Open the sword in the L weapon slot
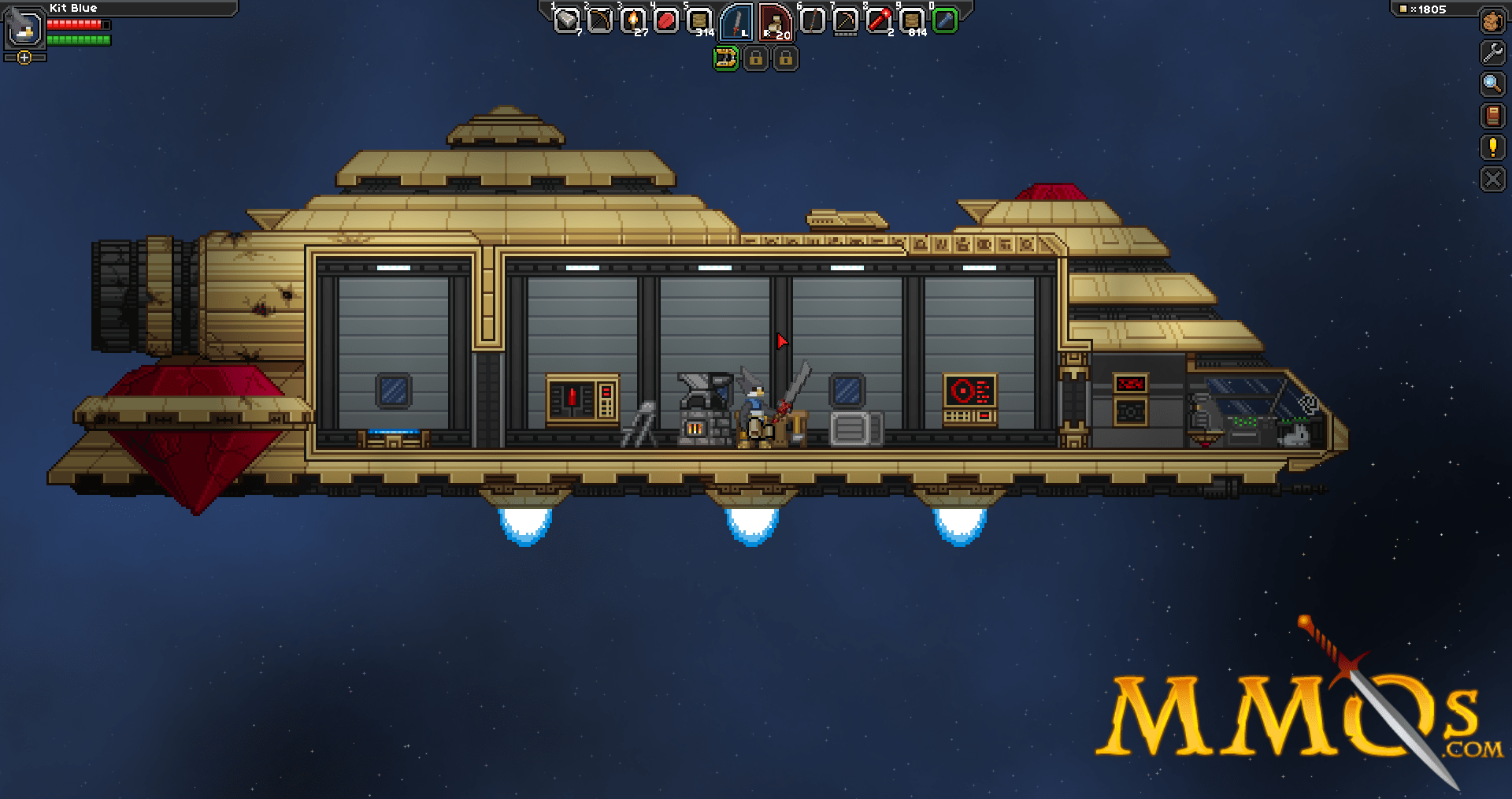 point(736,22)
